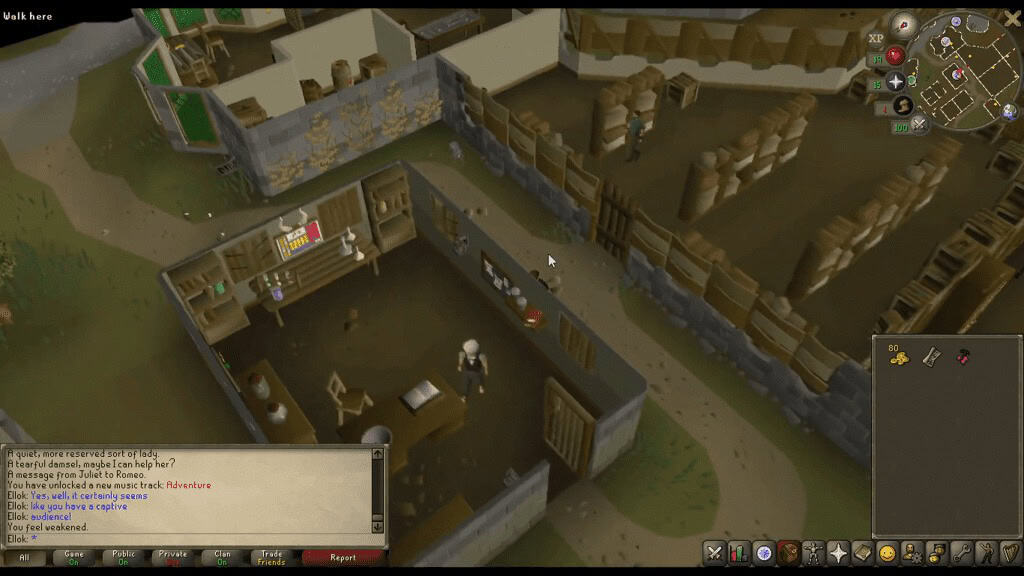
Task: Select the coins stack in inventory
Action: tap(898, 356)
